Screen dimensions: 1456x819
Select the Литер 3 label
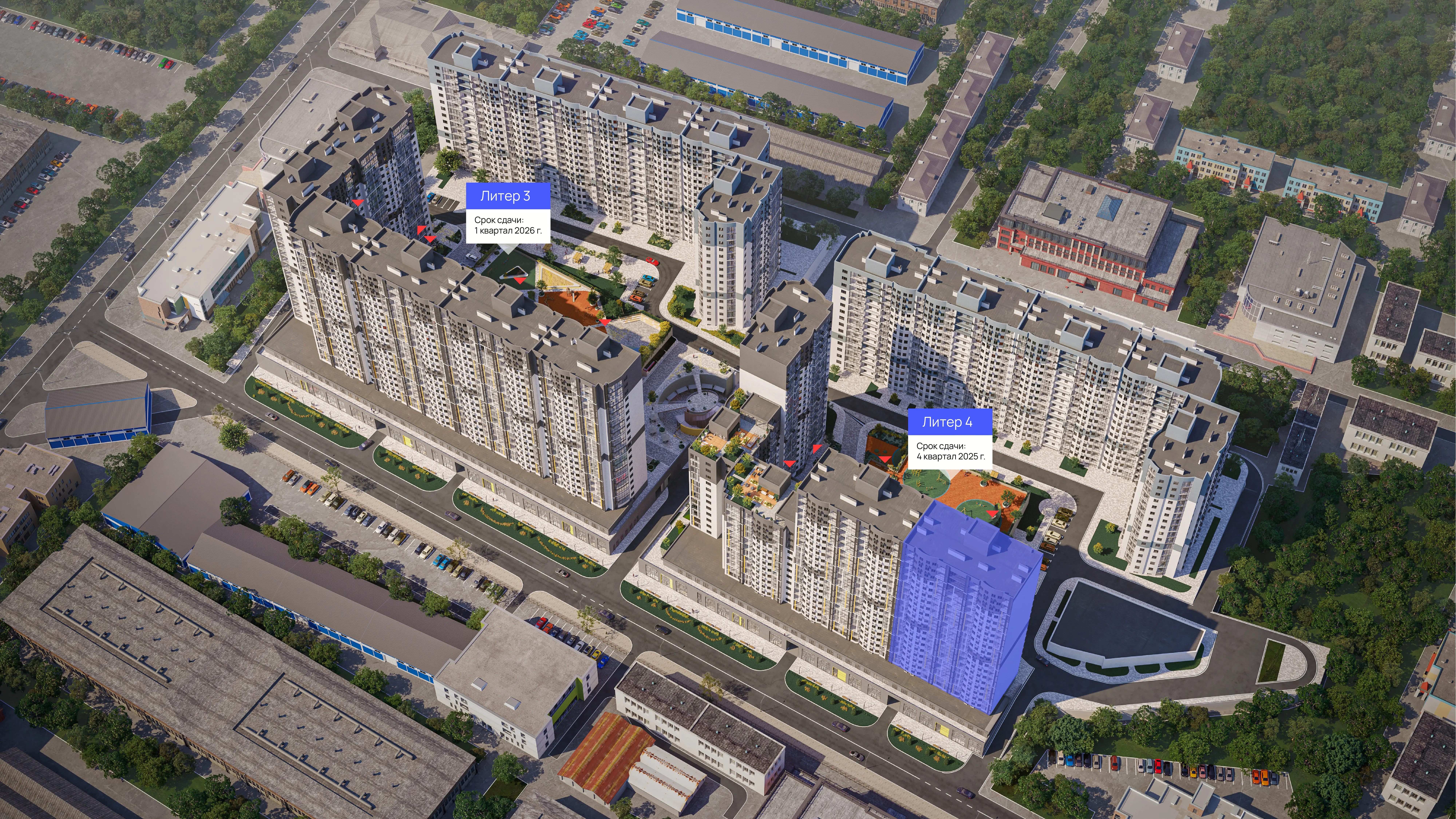(505, 196)
